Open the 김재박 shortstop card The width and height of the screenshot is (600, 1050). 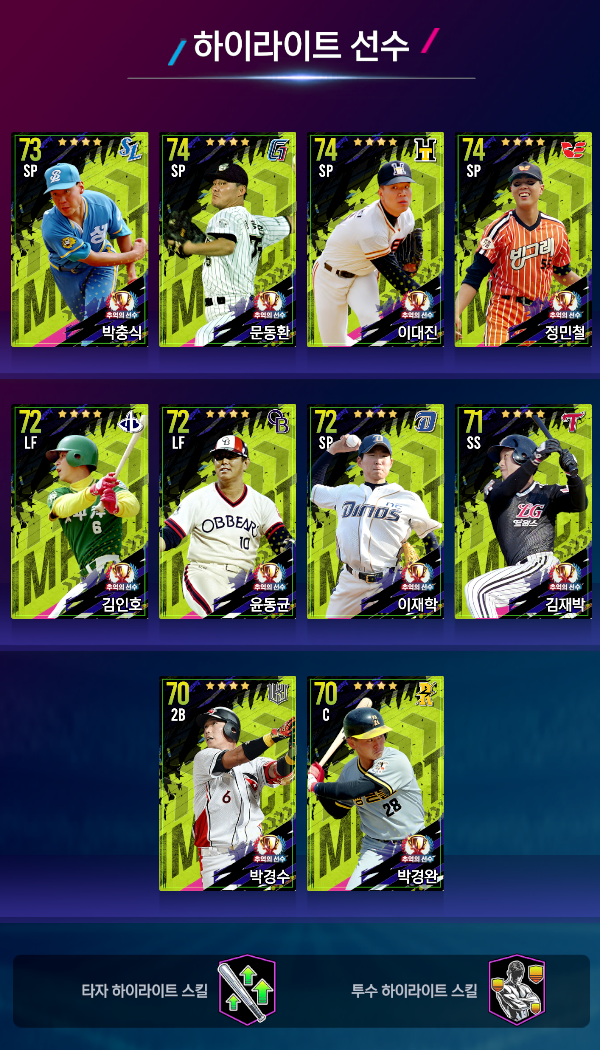[524, 512]
